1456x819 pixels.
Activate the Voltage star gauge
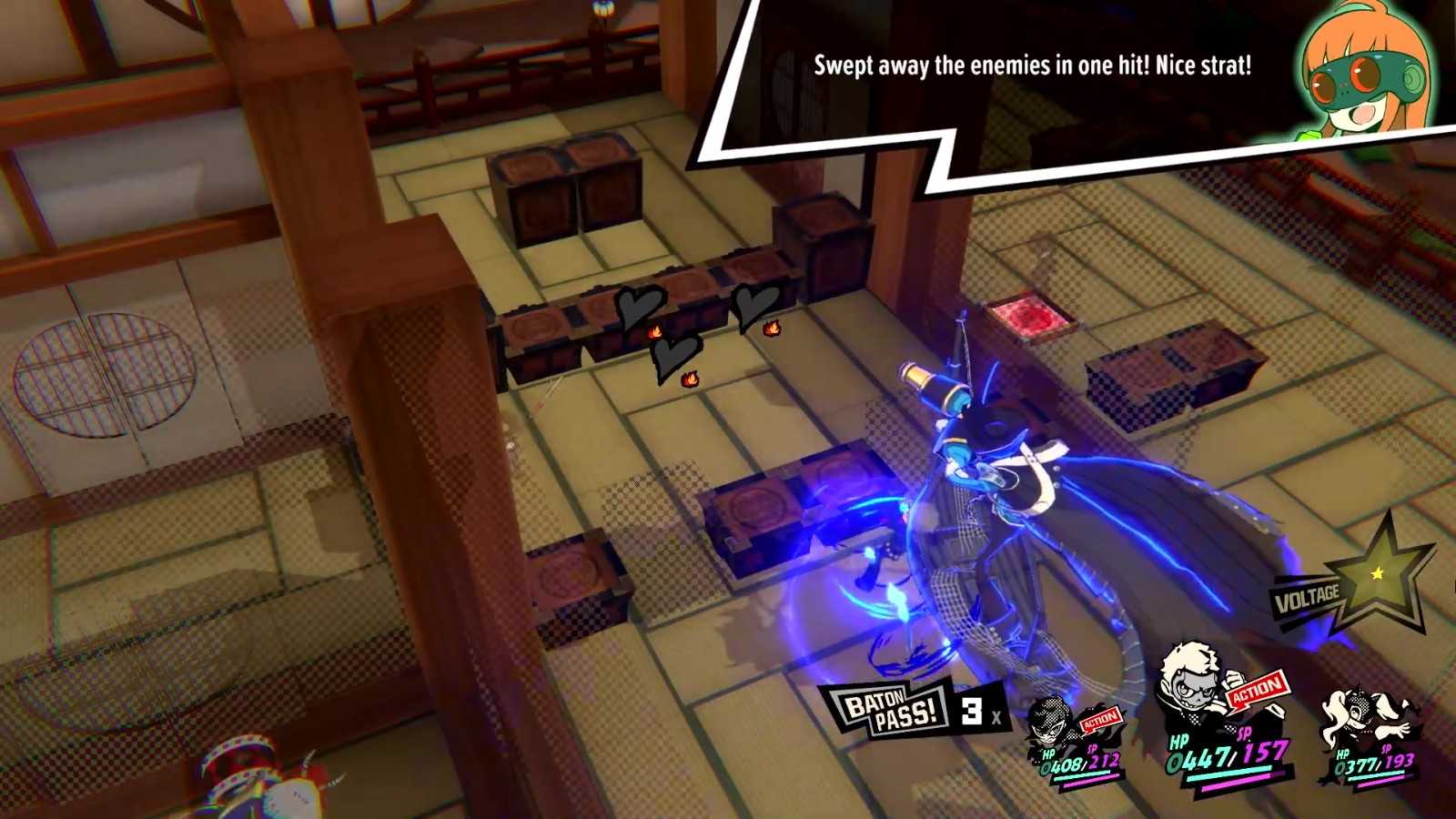coord(1376,573)
